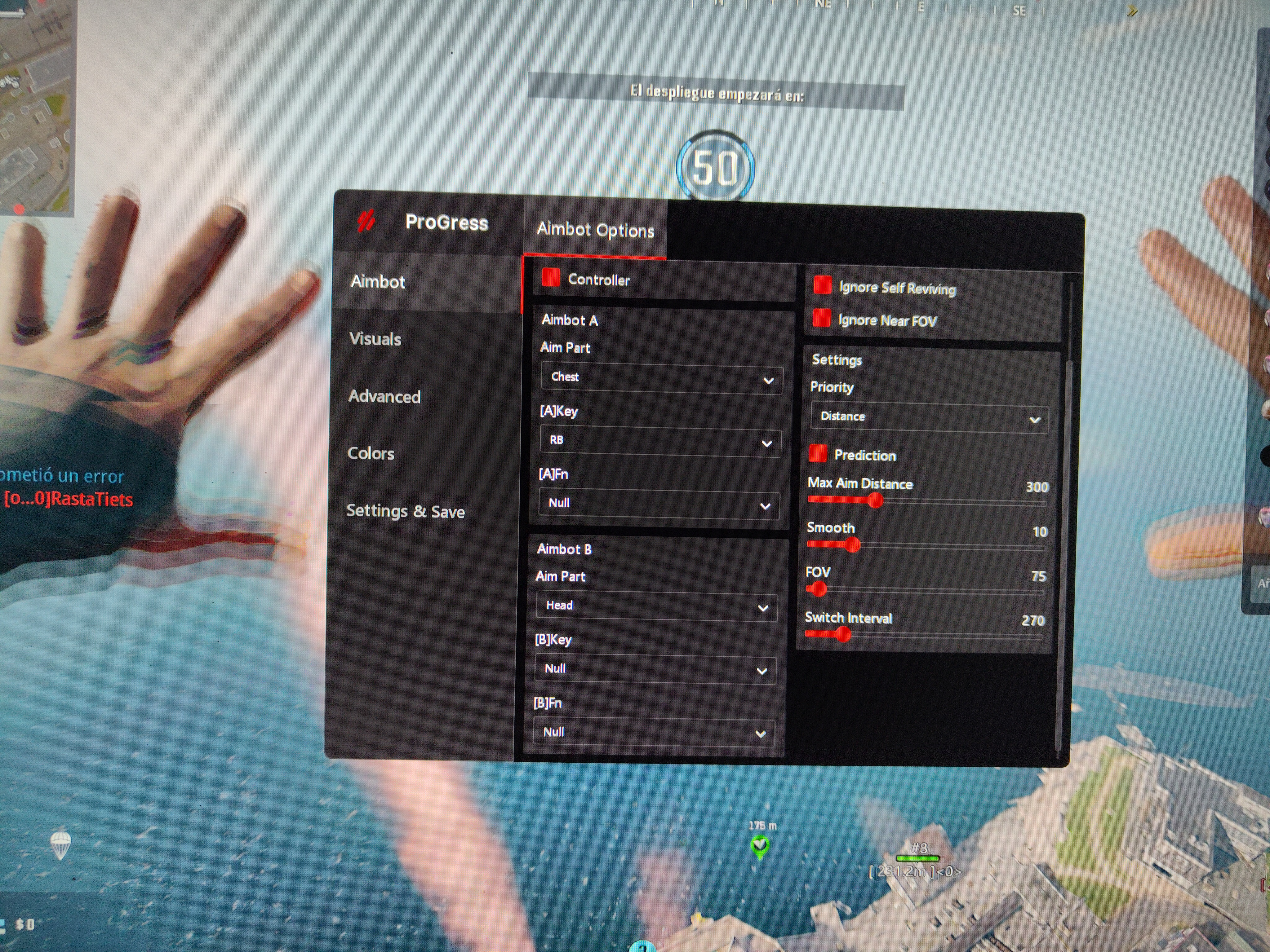1270x952 pixels.
Task: Expand the [B]Key dropdown
Action: tap(655, 670)
